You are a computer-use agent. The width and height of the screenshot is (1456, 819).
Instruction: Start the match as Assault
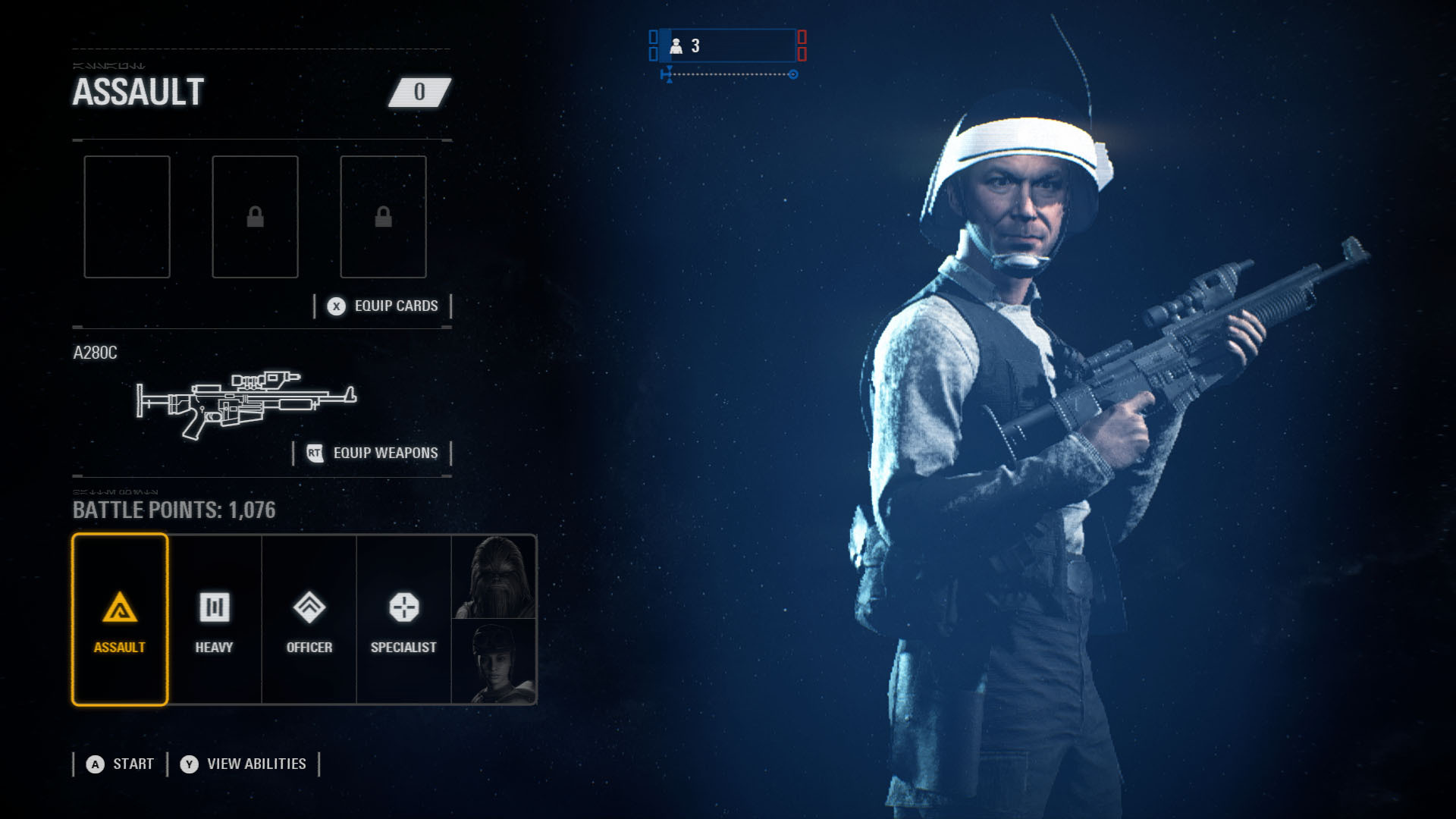121,764
